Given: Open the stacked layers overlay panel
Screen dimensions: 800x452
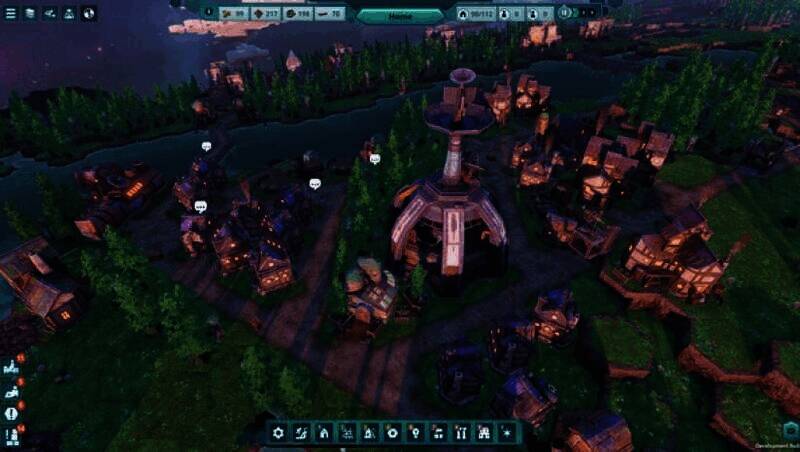Looking at the screenshot, I should coord(29,13).
